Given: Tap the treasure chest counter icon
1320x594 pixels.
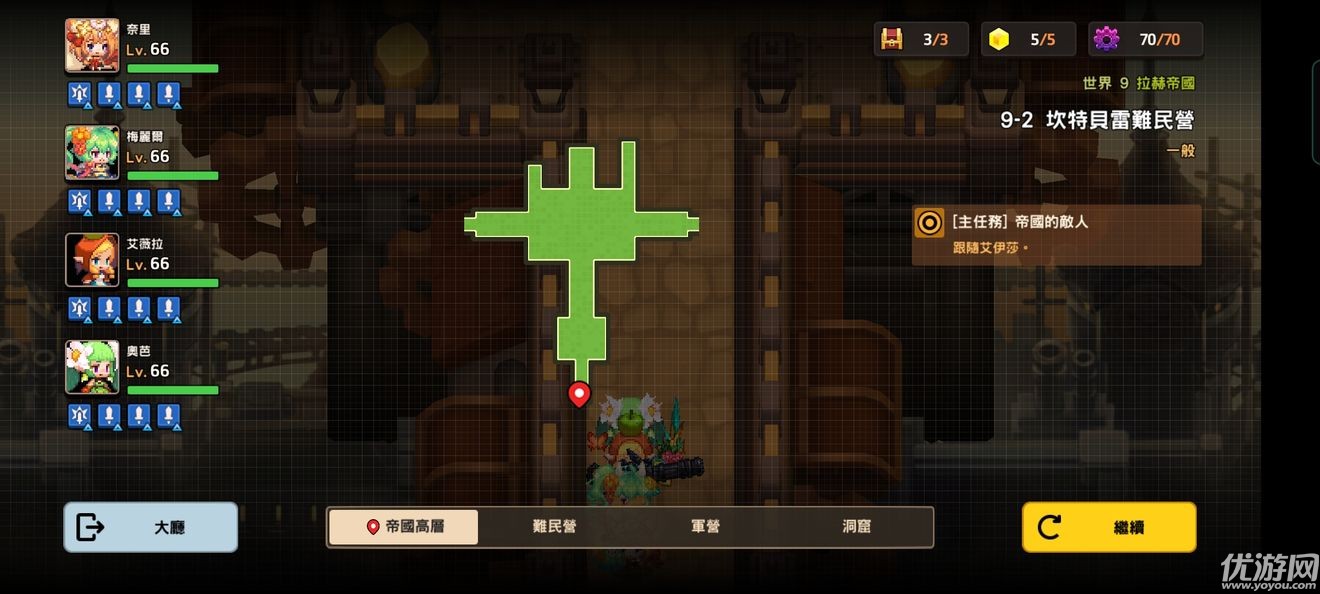Looking at the screenshot, I should 891,40.
